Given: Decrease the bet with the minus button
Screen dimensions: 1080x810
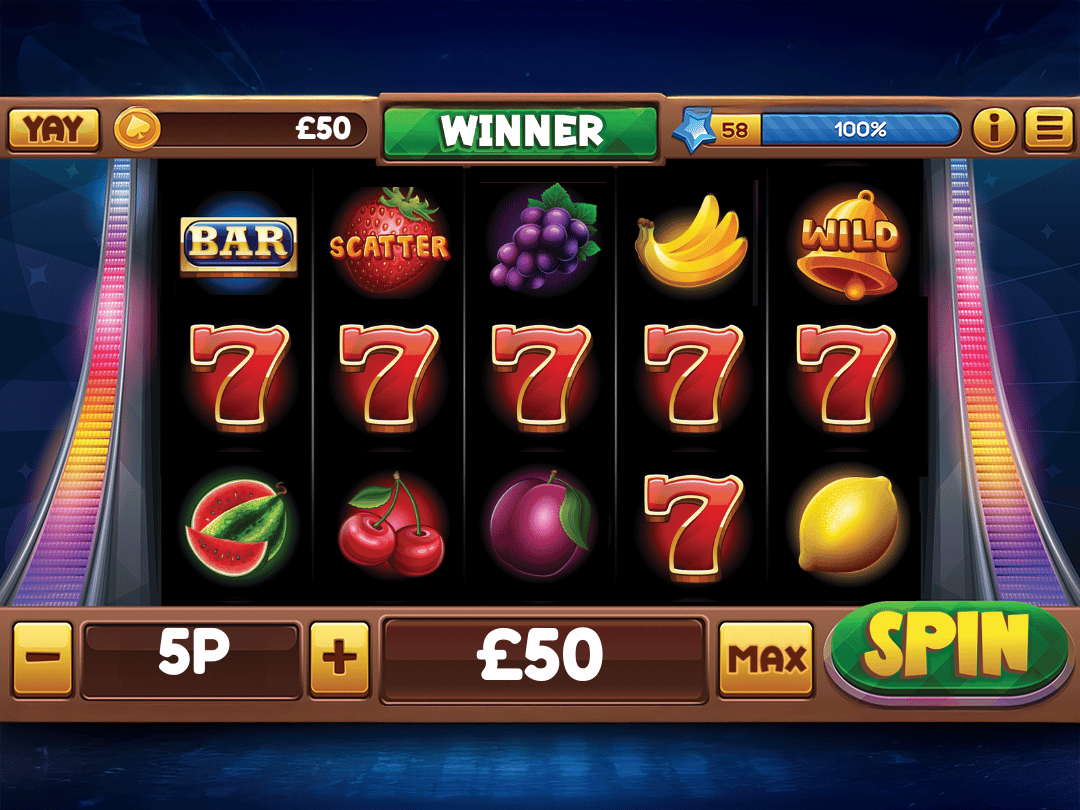Looking at the screenshot, I should tap(43, 658).
